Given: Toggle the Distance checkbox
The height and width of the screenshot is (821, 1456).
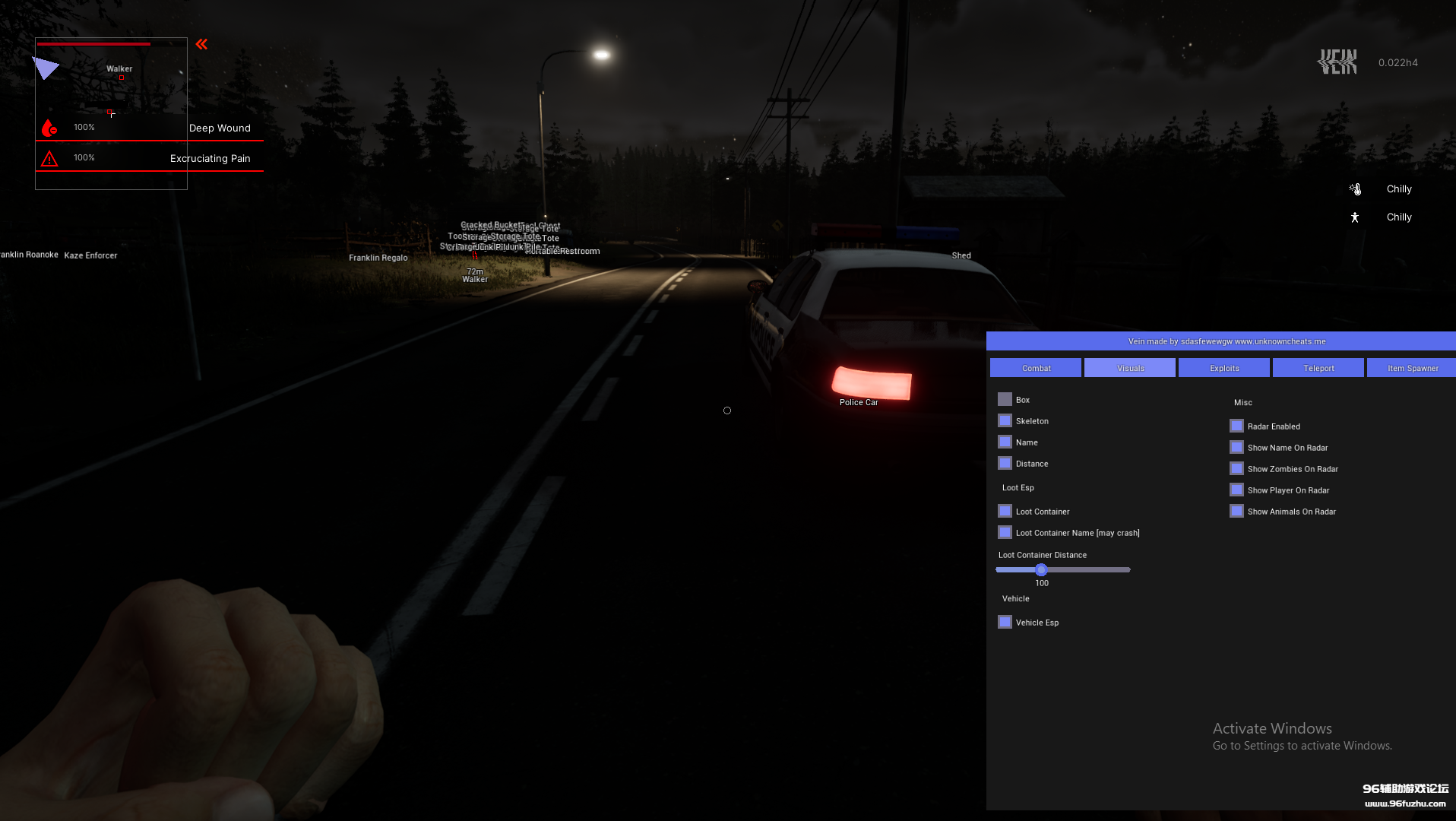Looking at the screenshot, I should pyautogui.click(x=1005, y=463).
